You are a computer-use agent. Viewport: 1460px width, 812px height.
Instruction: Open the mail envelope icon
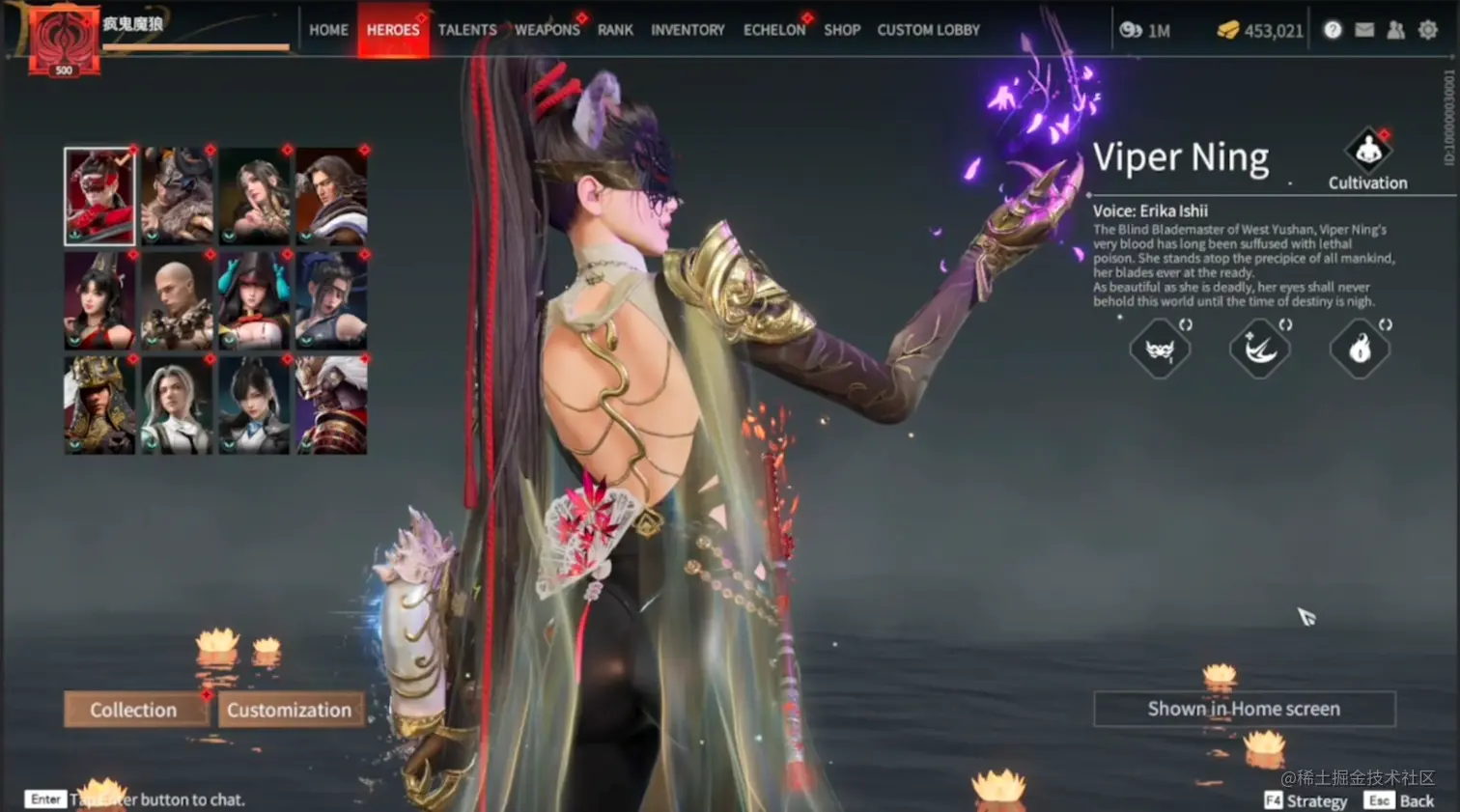[x=1364, y=30]
